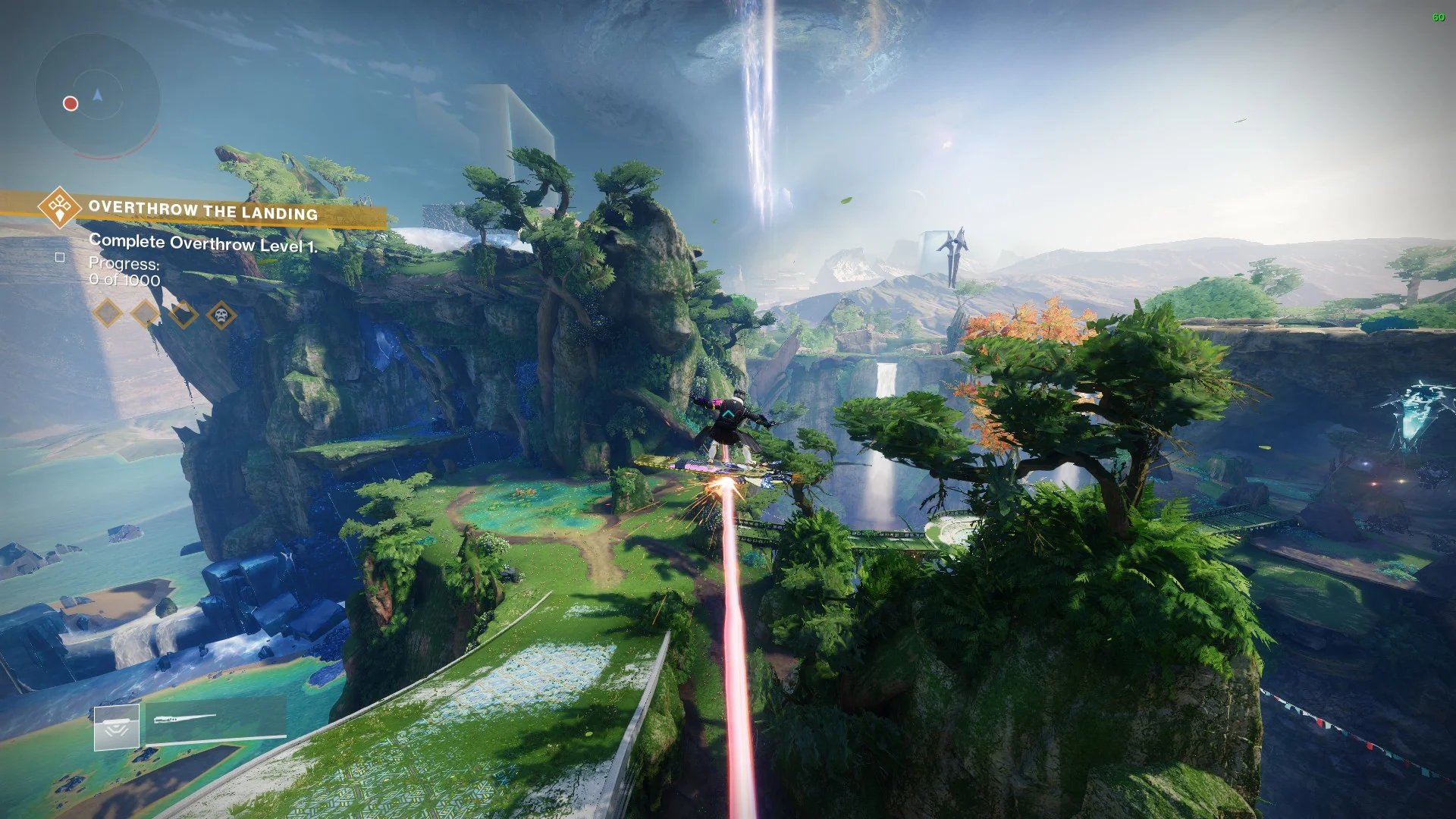Select the vehicle ability icon box
Viewport: 1456px width, 819px height.
coord(117,728)
